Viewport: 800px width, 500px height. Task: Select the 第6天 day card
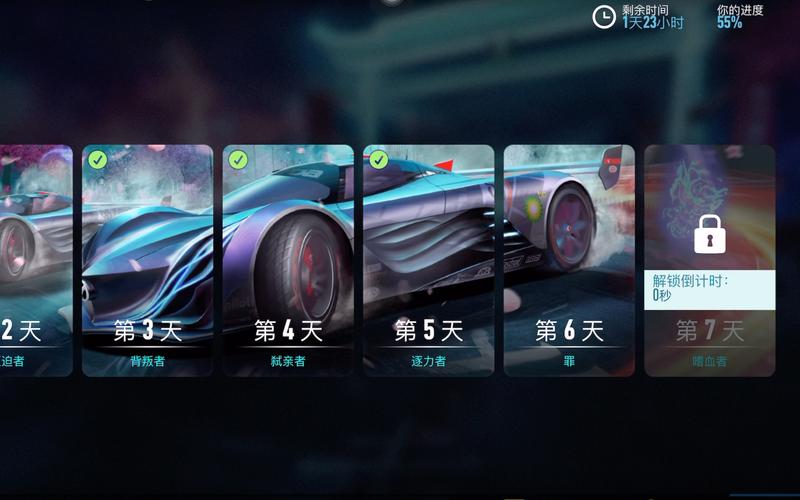(569, 260)
